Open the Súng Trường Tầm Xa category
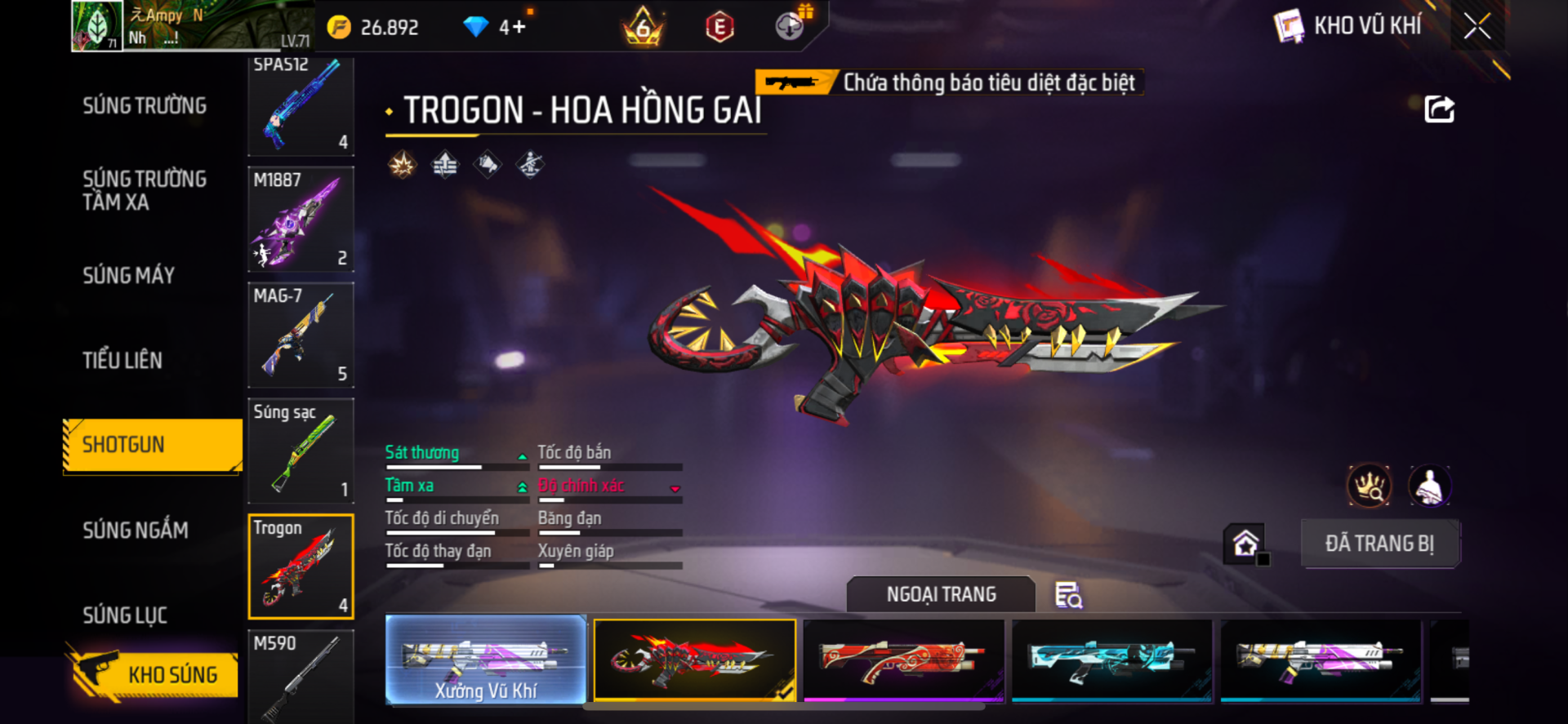The image size is (1568, 724). click(x=145, y=191)
